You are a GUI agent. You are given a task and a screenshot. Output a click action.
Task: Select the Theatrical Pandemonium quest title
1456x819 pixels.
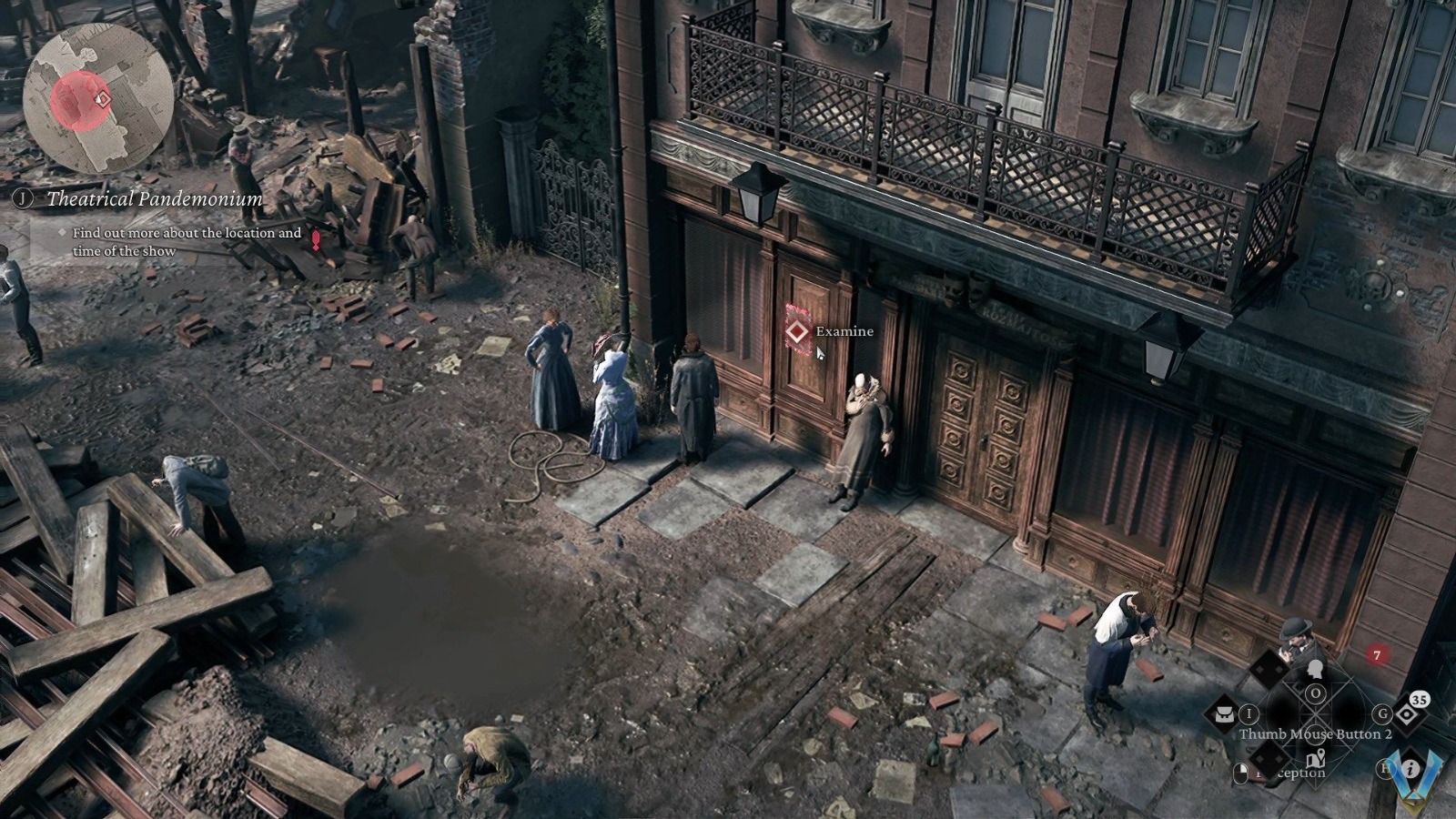coord(155,198)
